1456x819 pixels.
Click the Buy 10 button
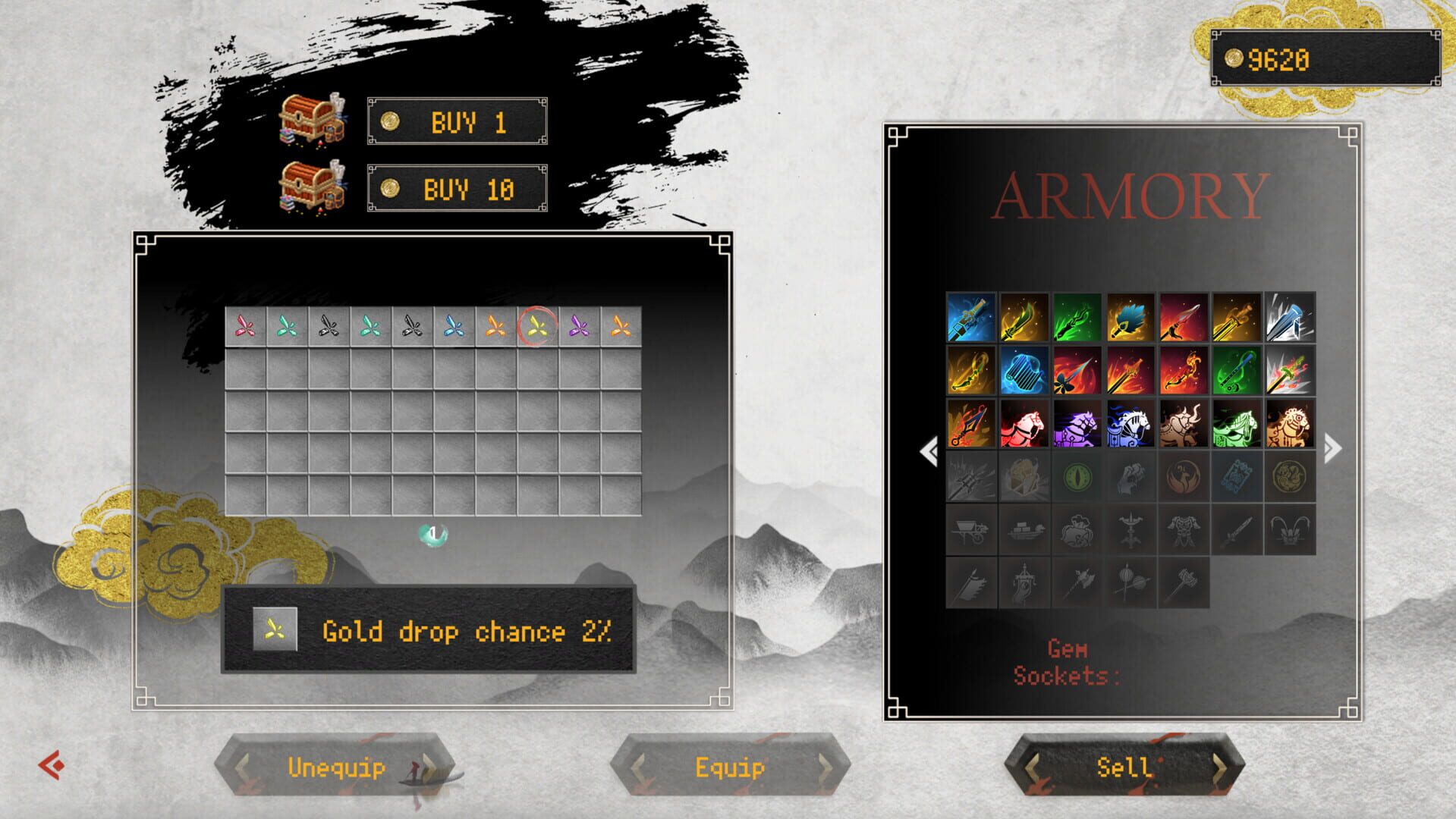point(457,188)
